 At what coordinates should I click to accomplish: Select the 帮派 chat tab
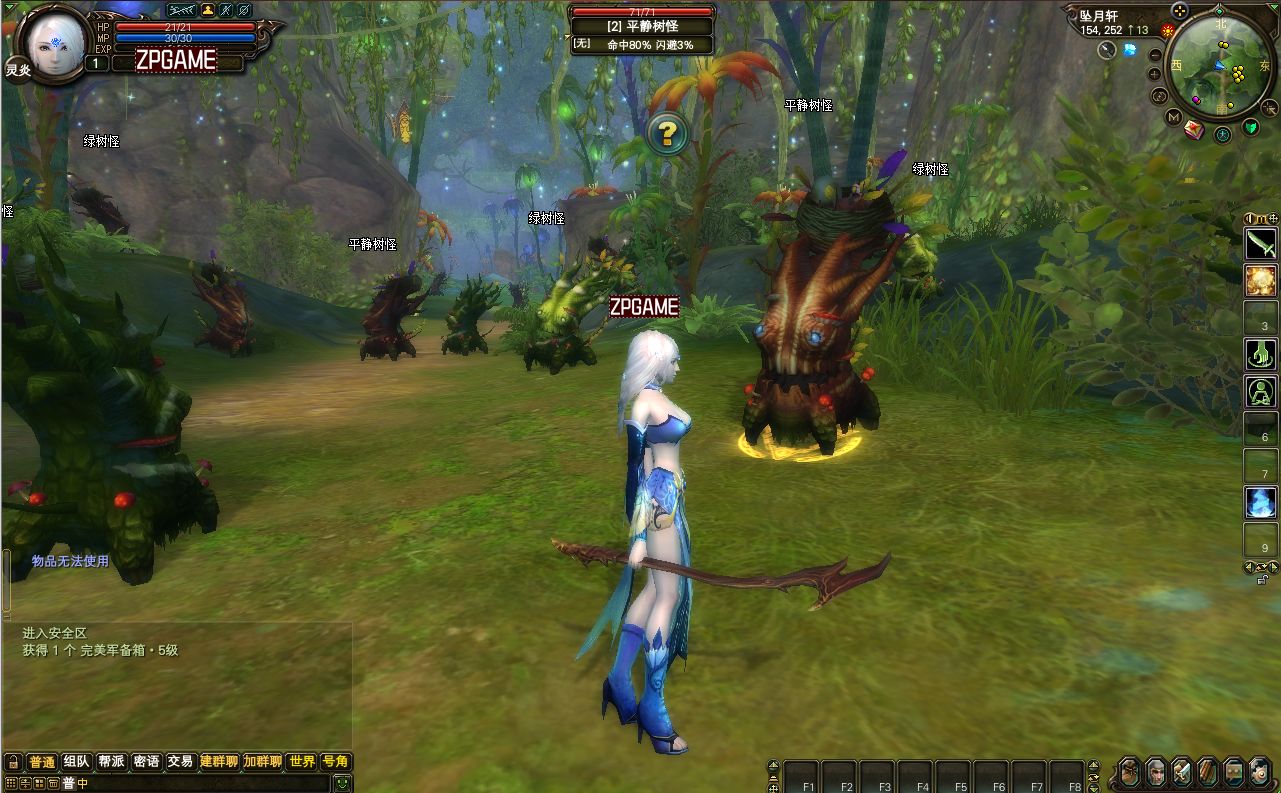tap(111, 762)
